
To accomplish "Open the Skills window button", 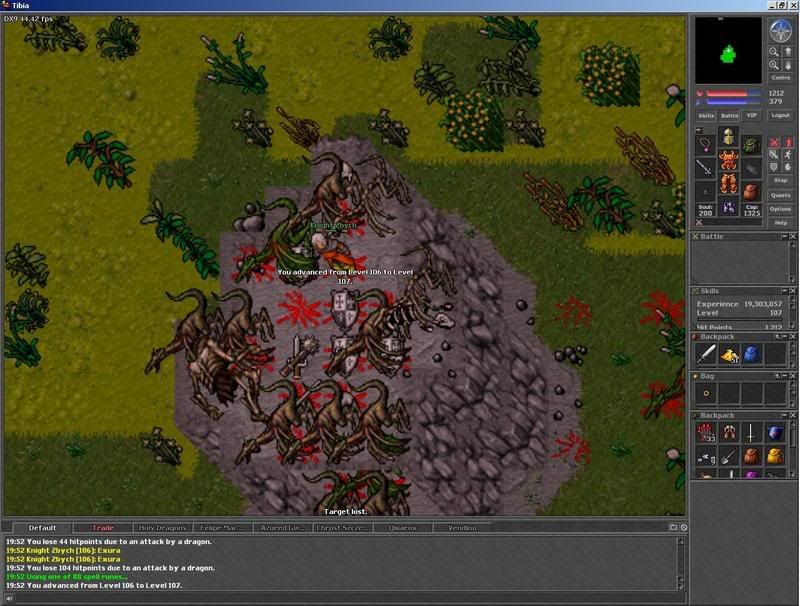I will pyautogui.click(x=706, y=116).
